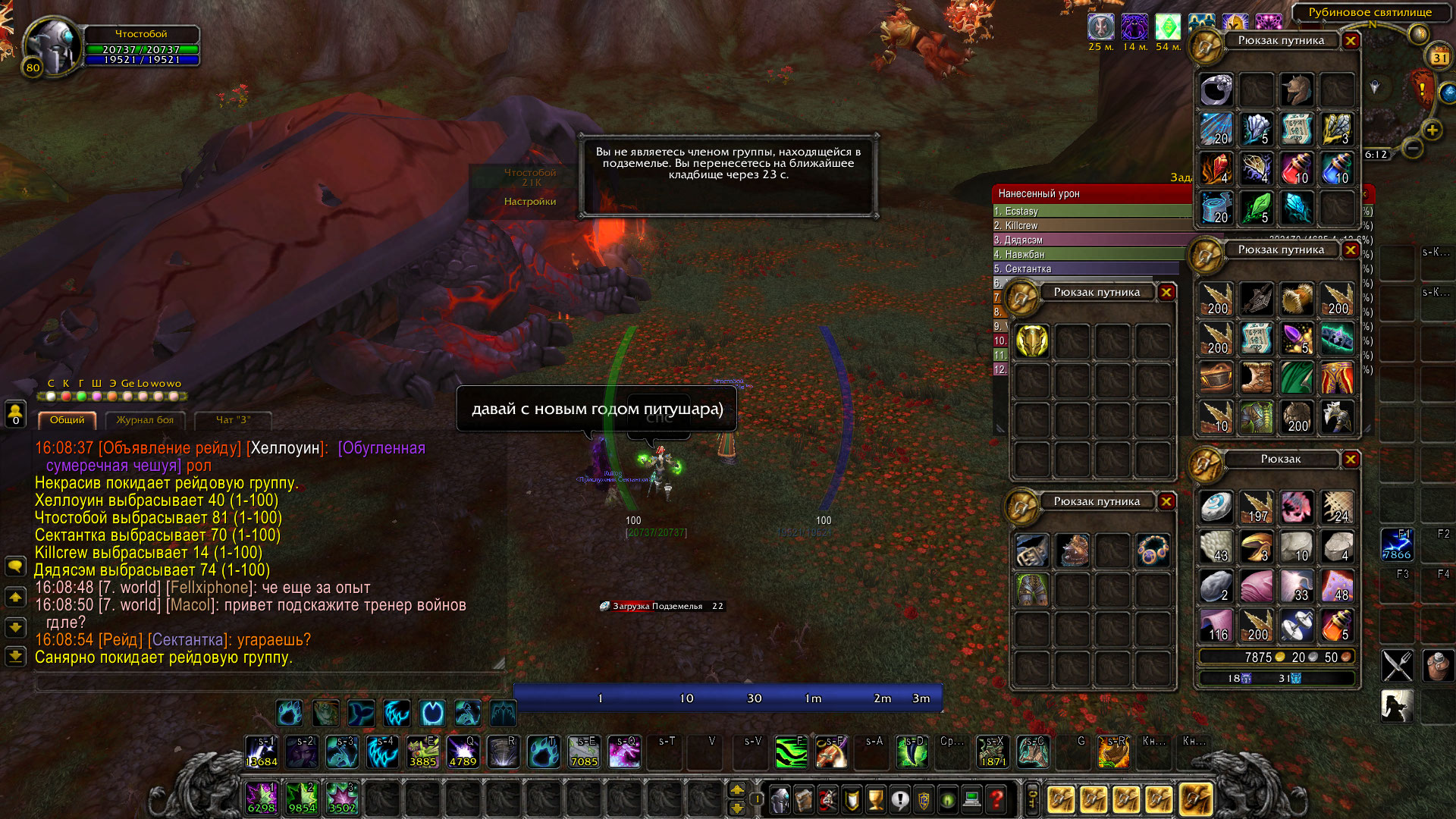
Task: Select the blue mana potion stack
Action: (x=1336, y=168)
